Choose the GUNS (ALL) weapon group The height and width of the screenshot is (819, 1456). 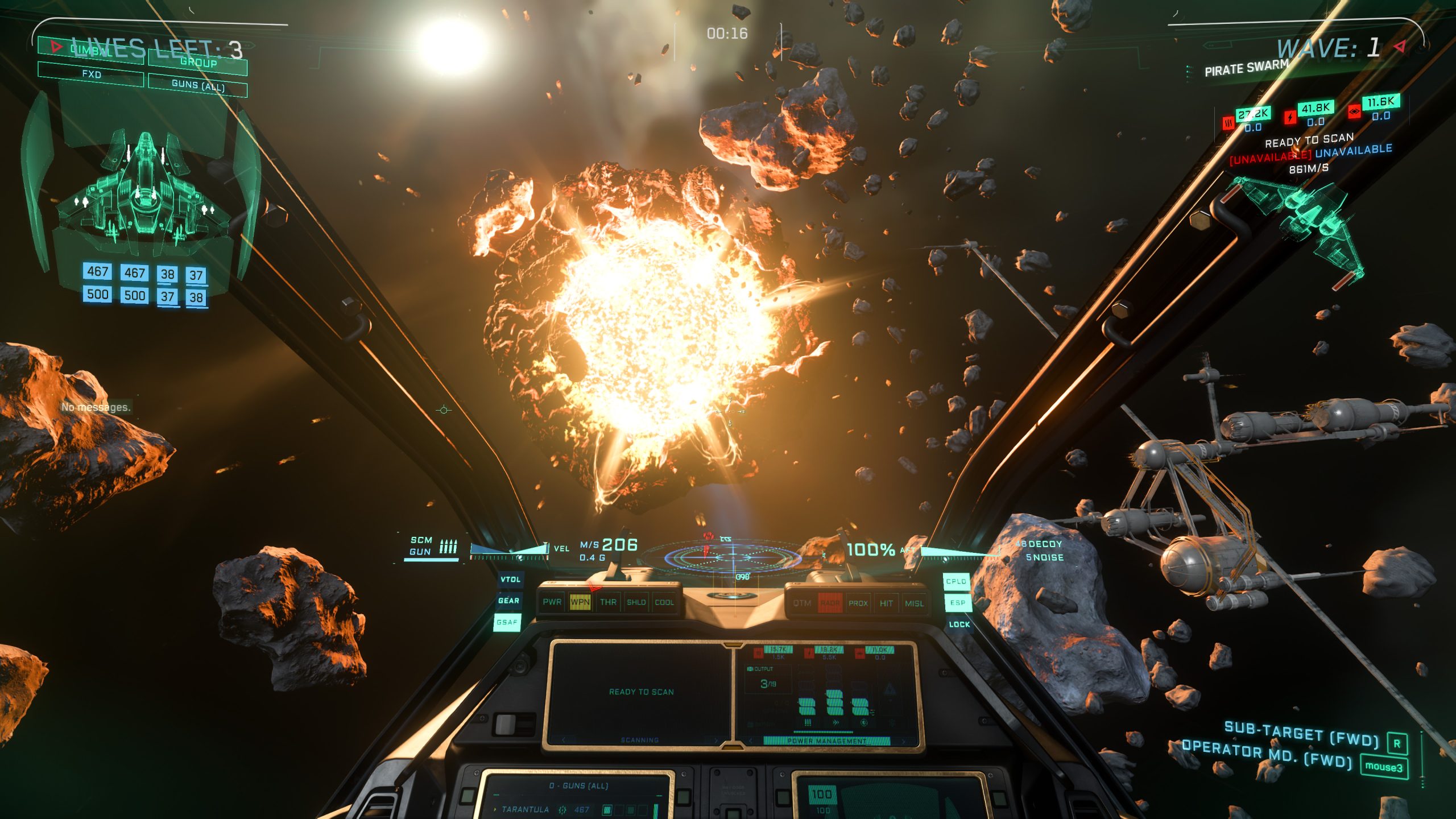pos(198,85)
